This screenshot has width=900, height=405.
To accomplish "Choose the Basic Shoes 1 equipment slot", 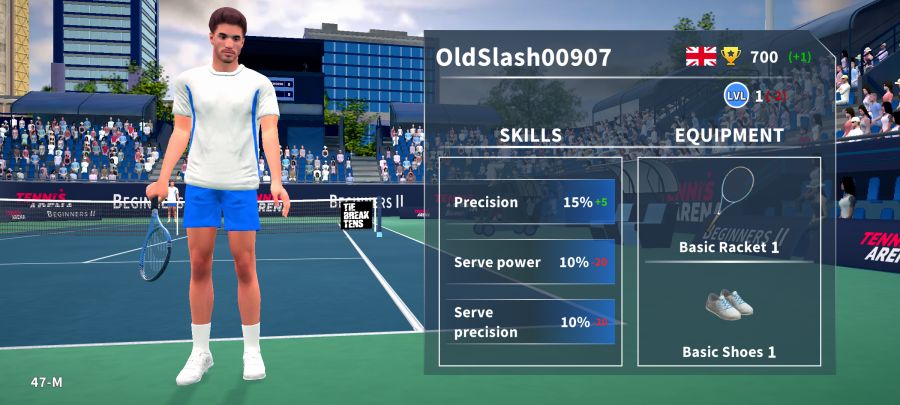I will (729, 320).
